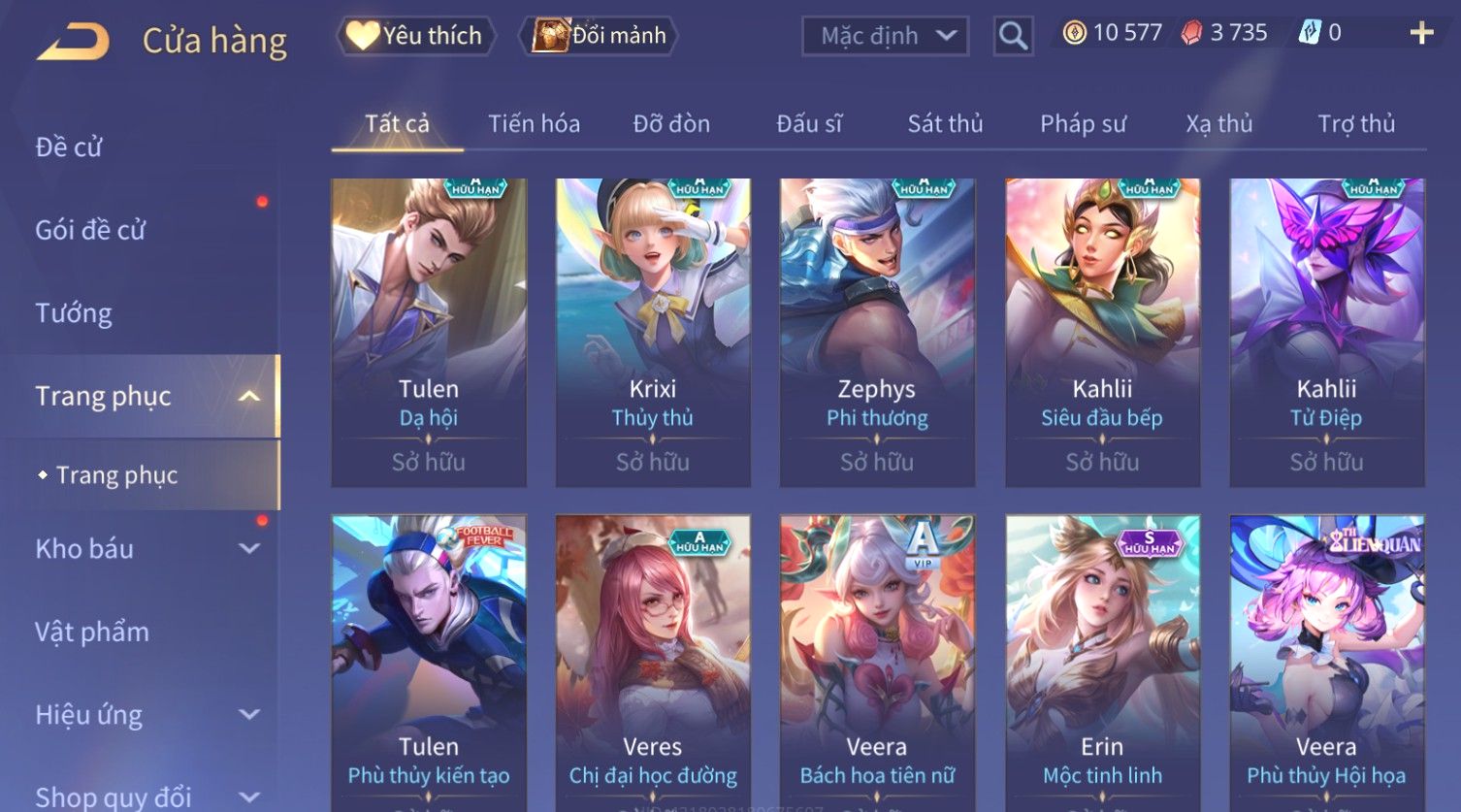Click the magnifying glass search icon
The height and width of the screenshot is (812, 1461).
(1013, 36)
